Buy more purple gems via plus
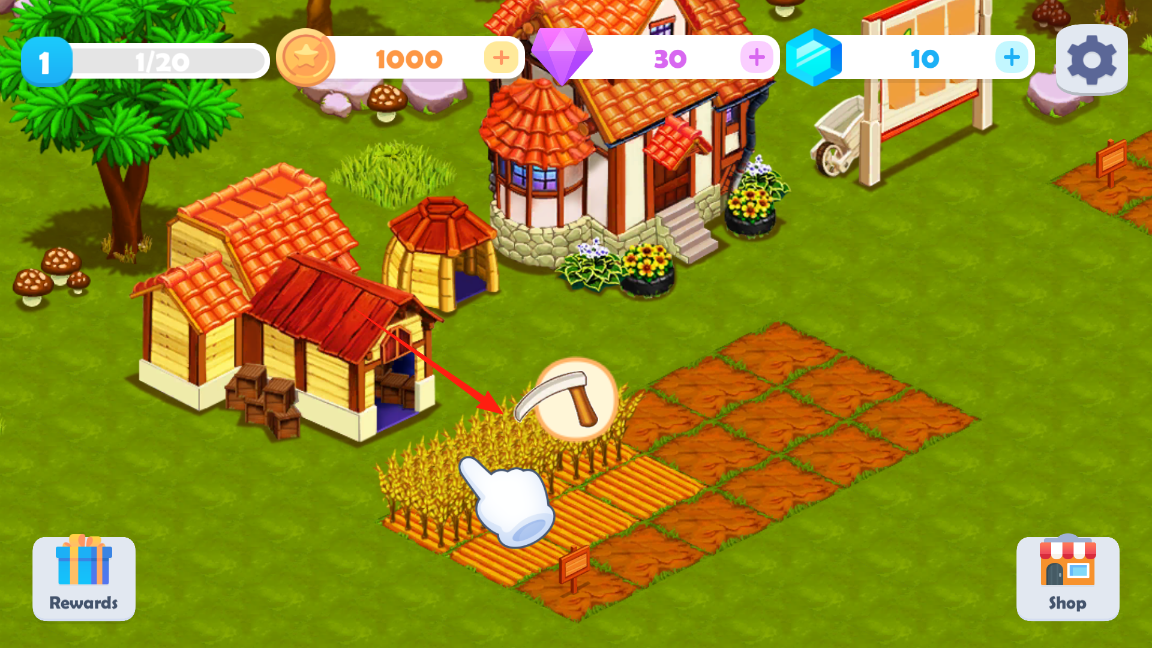The width and height of the screenshot is (1152, 648). coord(757,58)
